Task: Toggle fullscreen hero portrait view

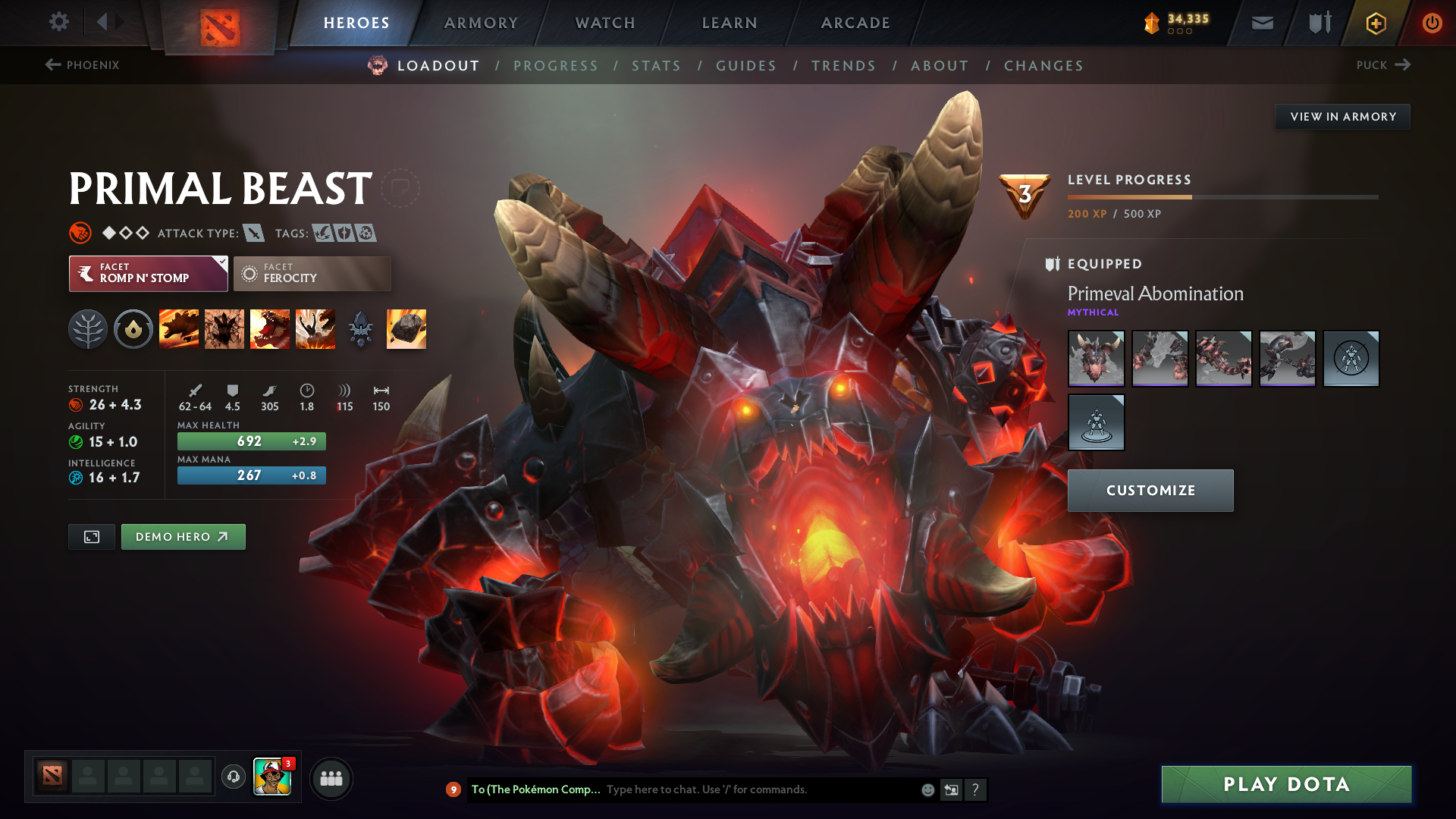Action: pos(91,536)
